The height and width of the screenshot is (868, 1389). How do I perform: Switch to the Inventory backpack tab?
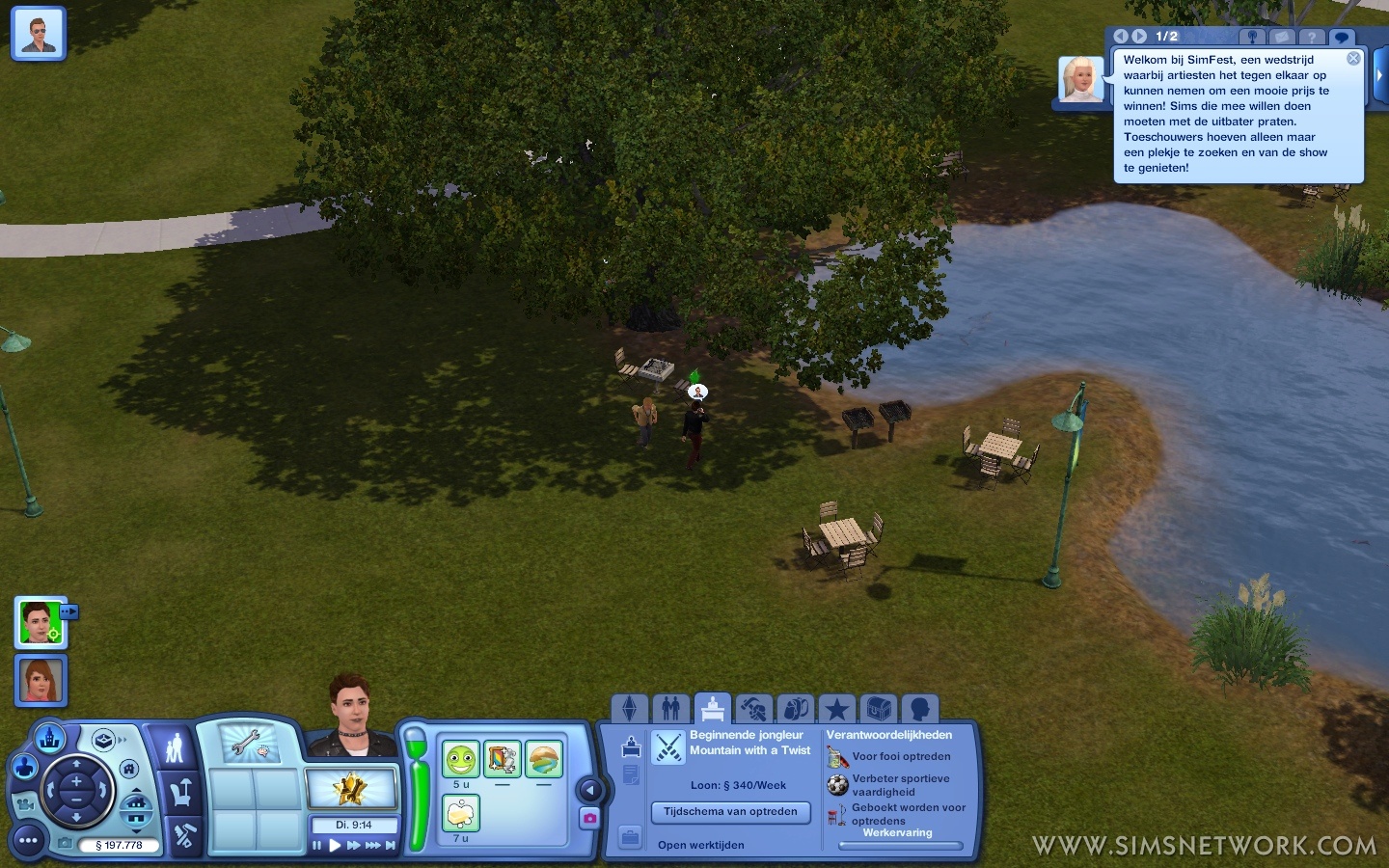coord(796,710)
